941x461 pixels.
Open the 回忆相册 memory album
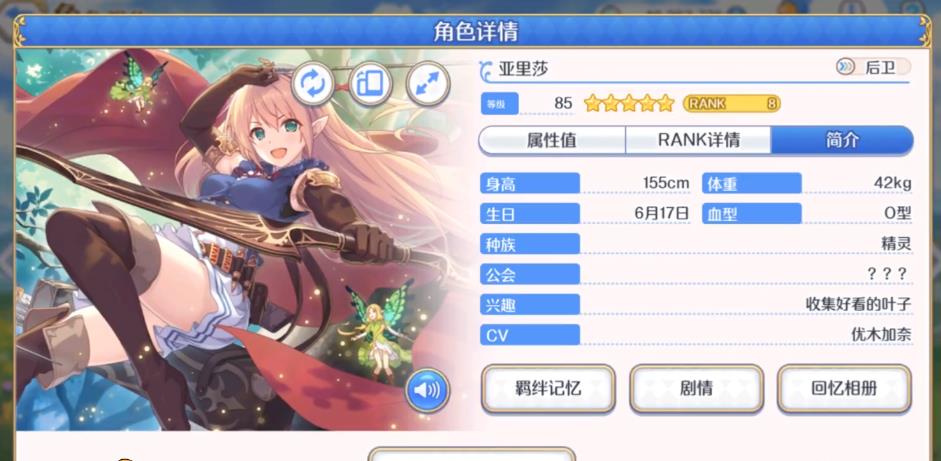coord(844,388)
